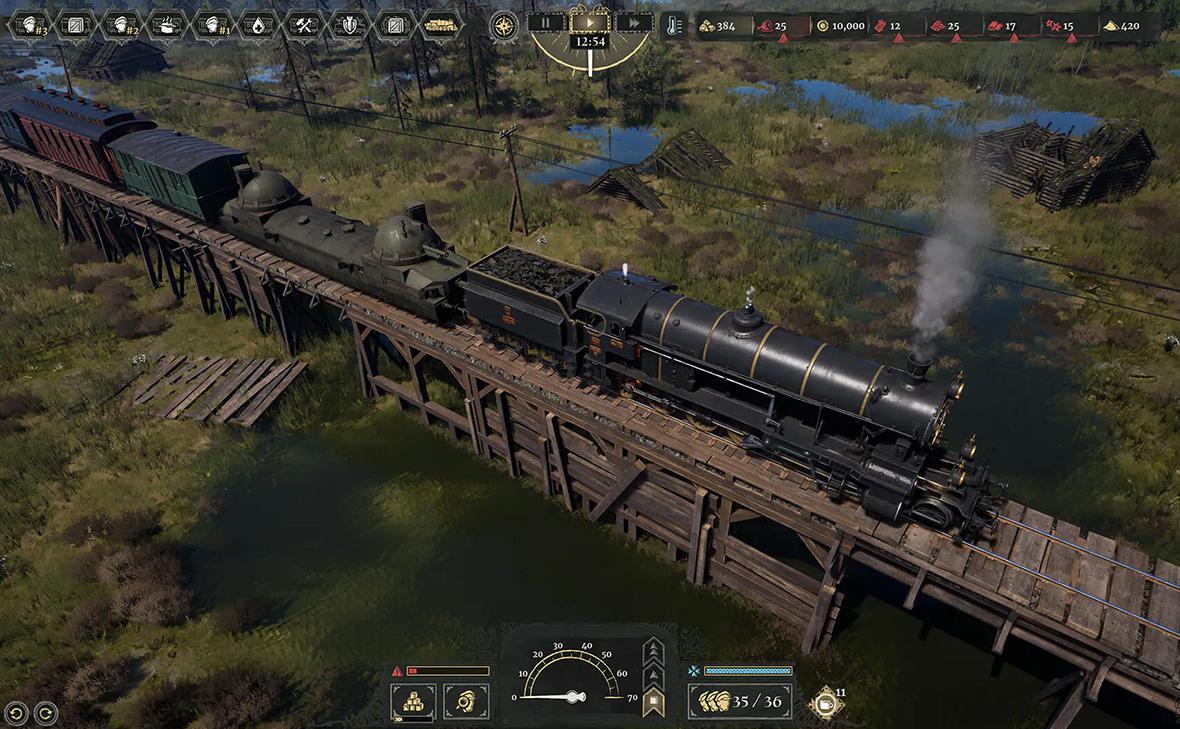The height and width of the screenshot is (729, 1180).
Task: Set game speed to normal play
Action: click(589, 20)
